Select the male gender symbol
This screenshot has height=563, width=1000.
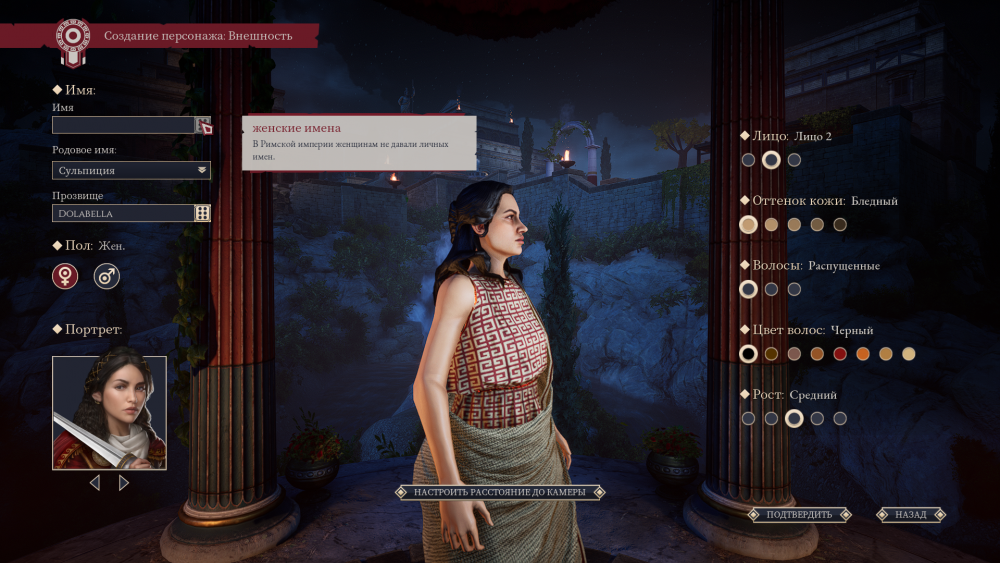(x=107, y=276)
